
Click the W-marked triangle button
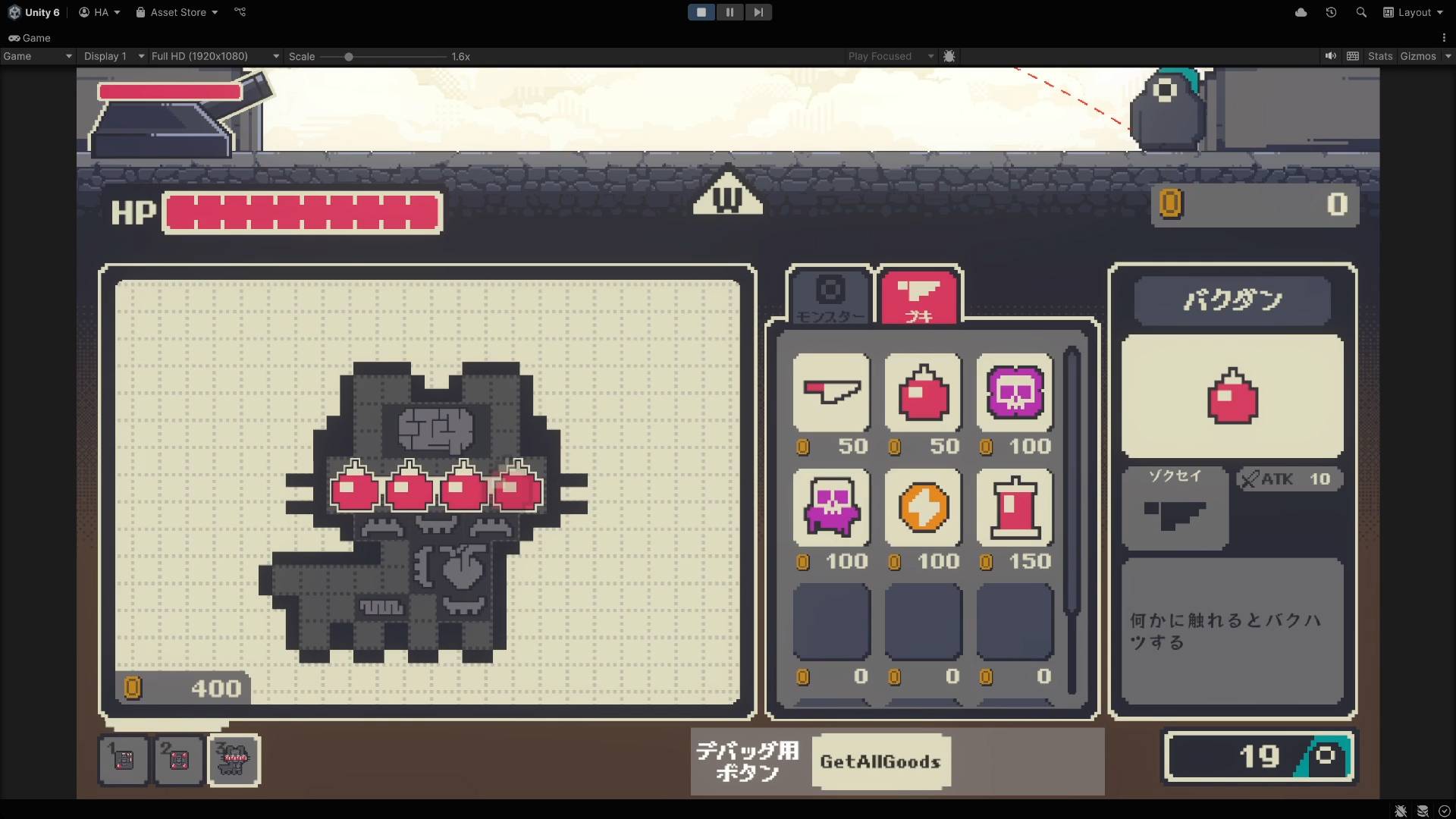[727, 193]
